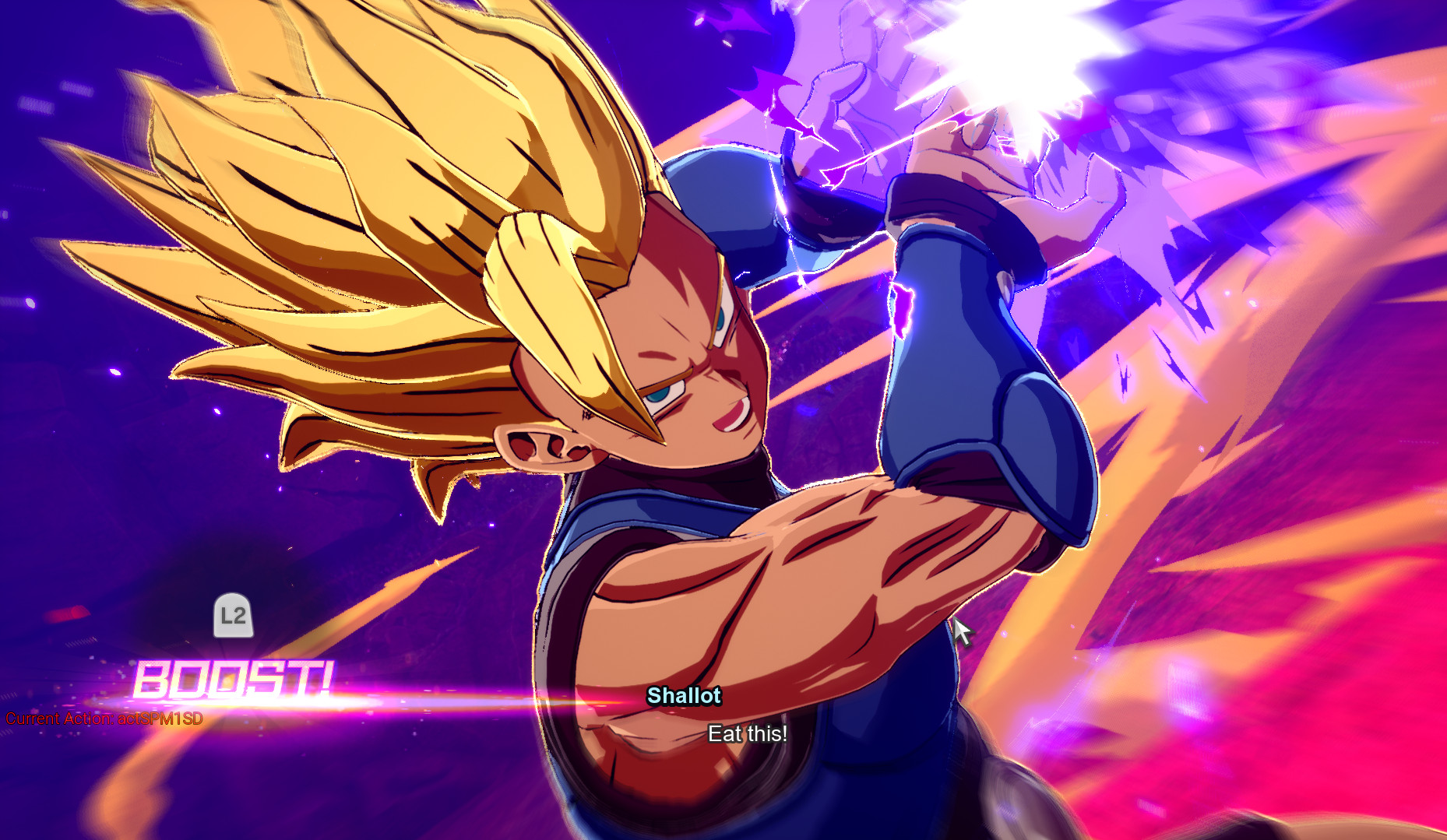
Task: Open the Shallot nameplate details
Action: (683, 697)
